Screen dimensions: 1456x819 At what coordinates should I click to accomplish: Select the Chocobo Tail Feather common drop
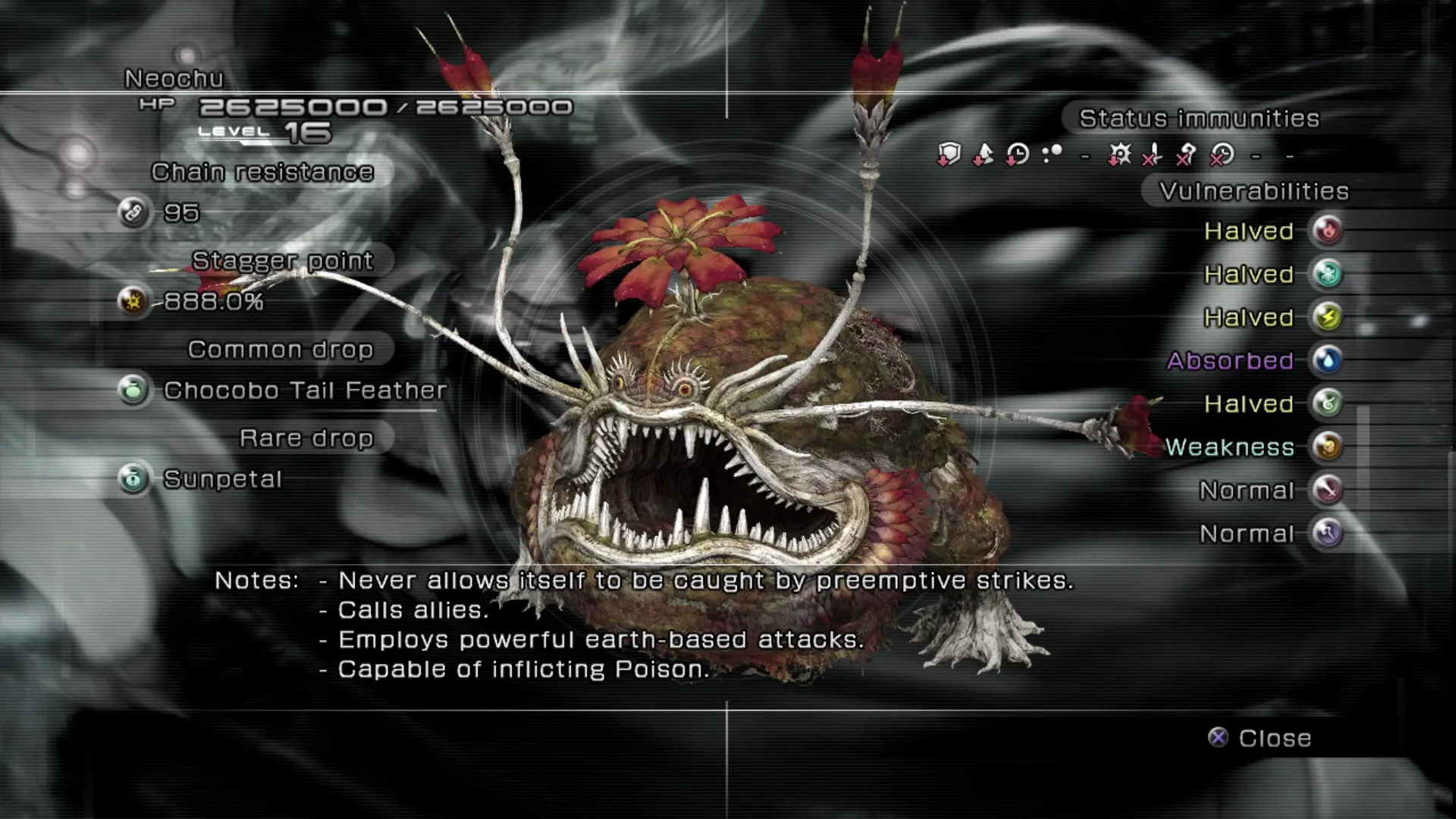click(x=305, y=391)
